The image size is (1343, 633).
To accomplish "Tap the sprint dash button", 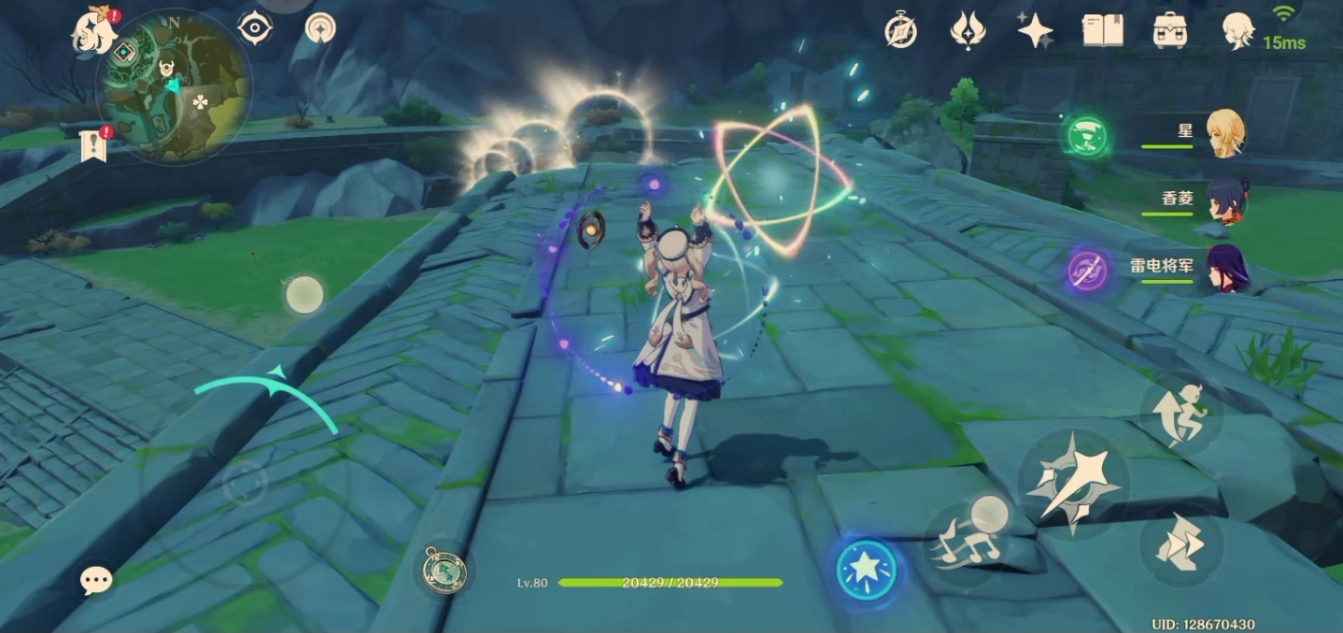I will coord(1181,544).
